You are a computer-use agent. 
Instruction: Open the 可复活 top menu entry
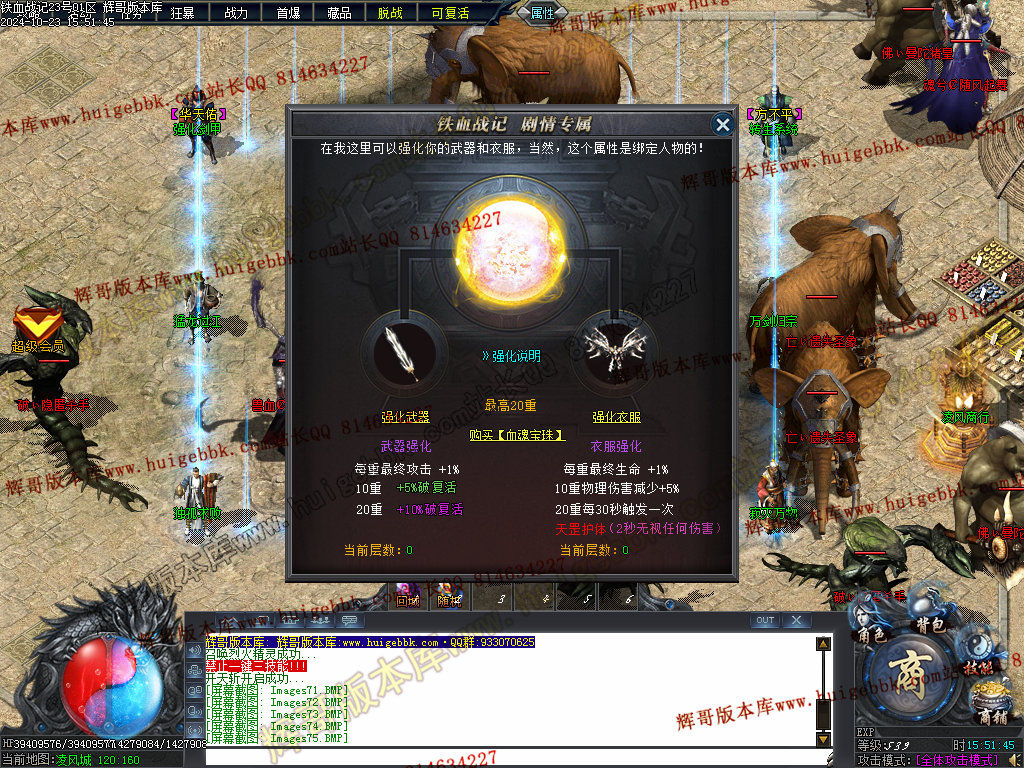[x=450, y=13]
